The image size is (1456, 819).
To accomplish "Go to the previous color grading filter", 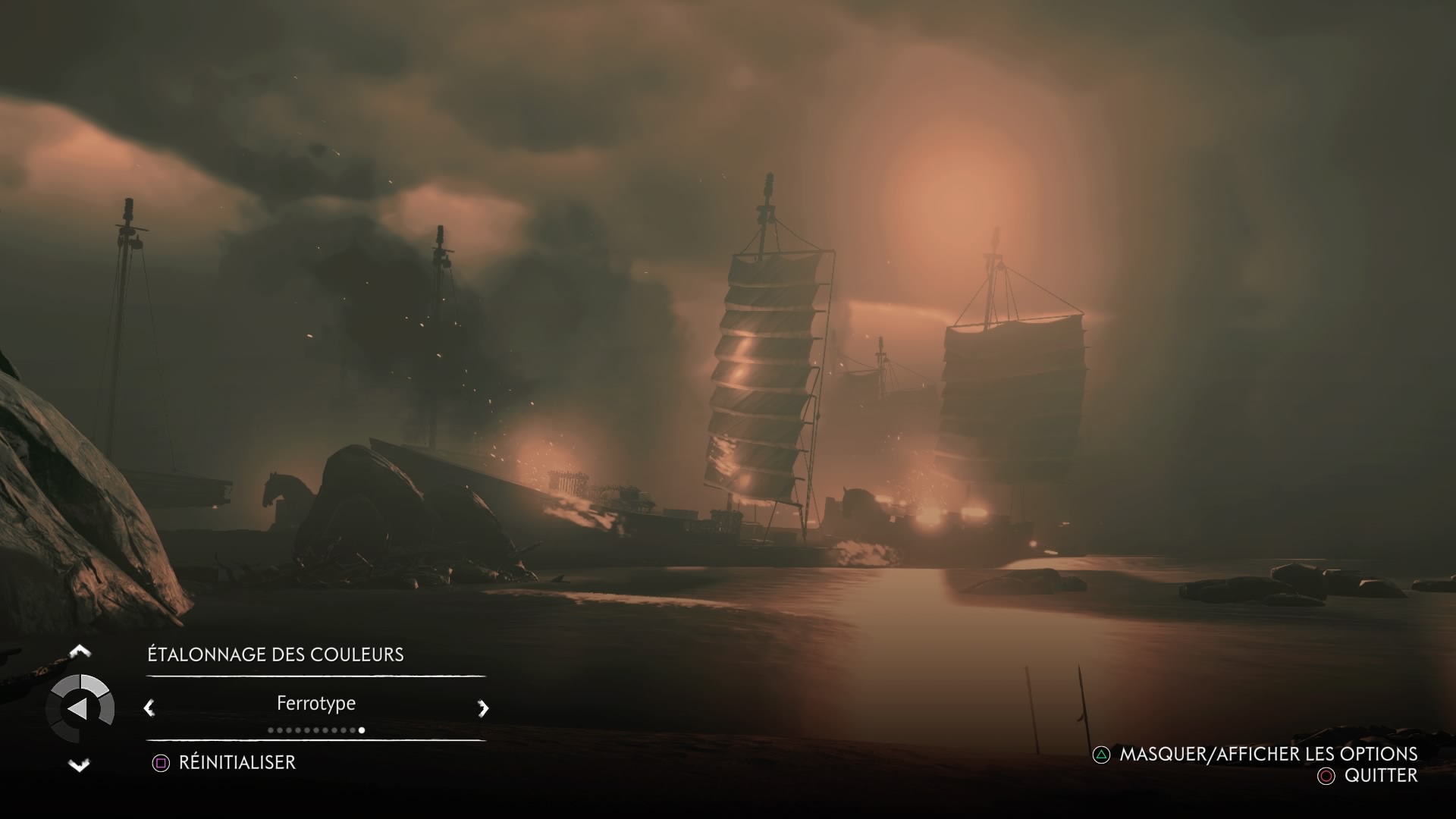I will tap(149, 708).
